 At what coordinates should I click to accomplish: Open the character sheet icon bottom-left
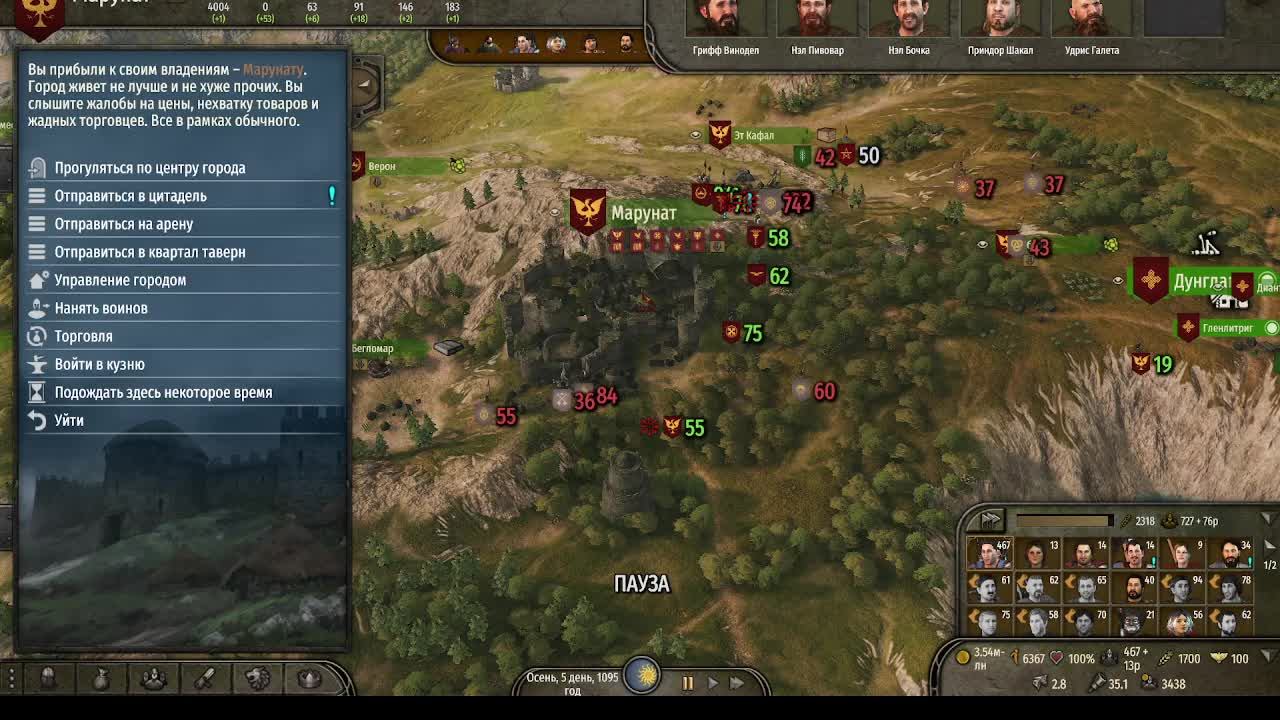pyautogui.click(x=48, y=678)
